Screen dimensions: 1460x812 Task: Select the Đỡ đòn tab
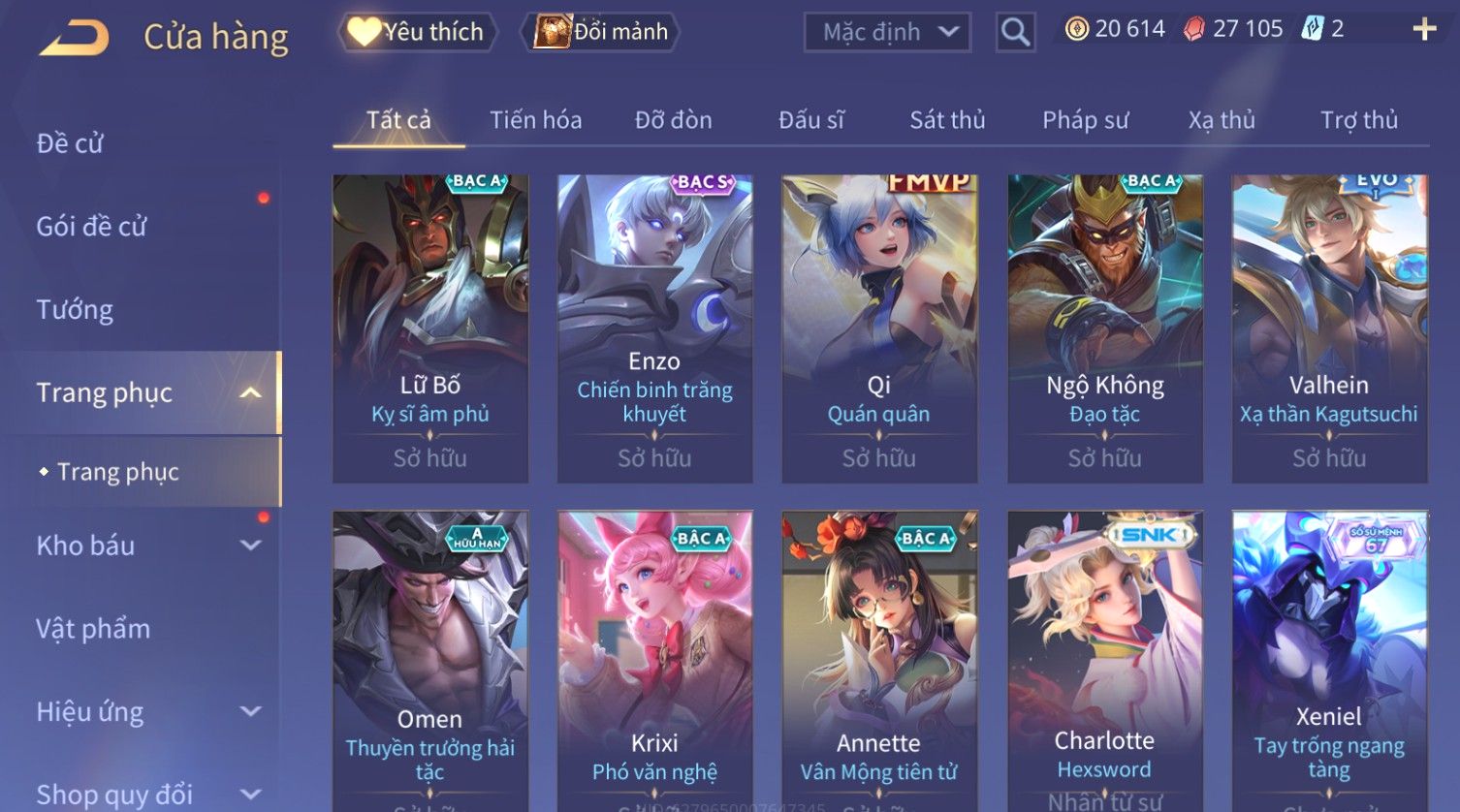coord(673,120)
